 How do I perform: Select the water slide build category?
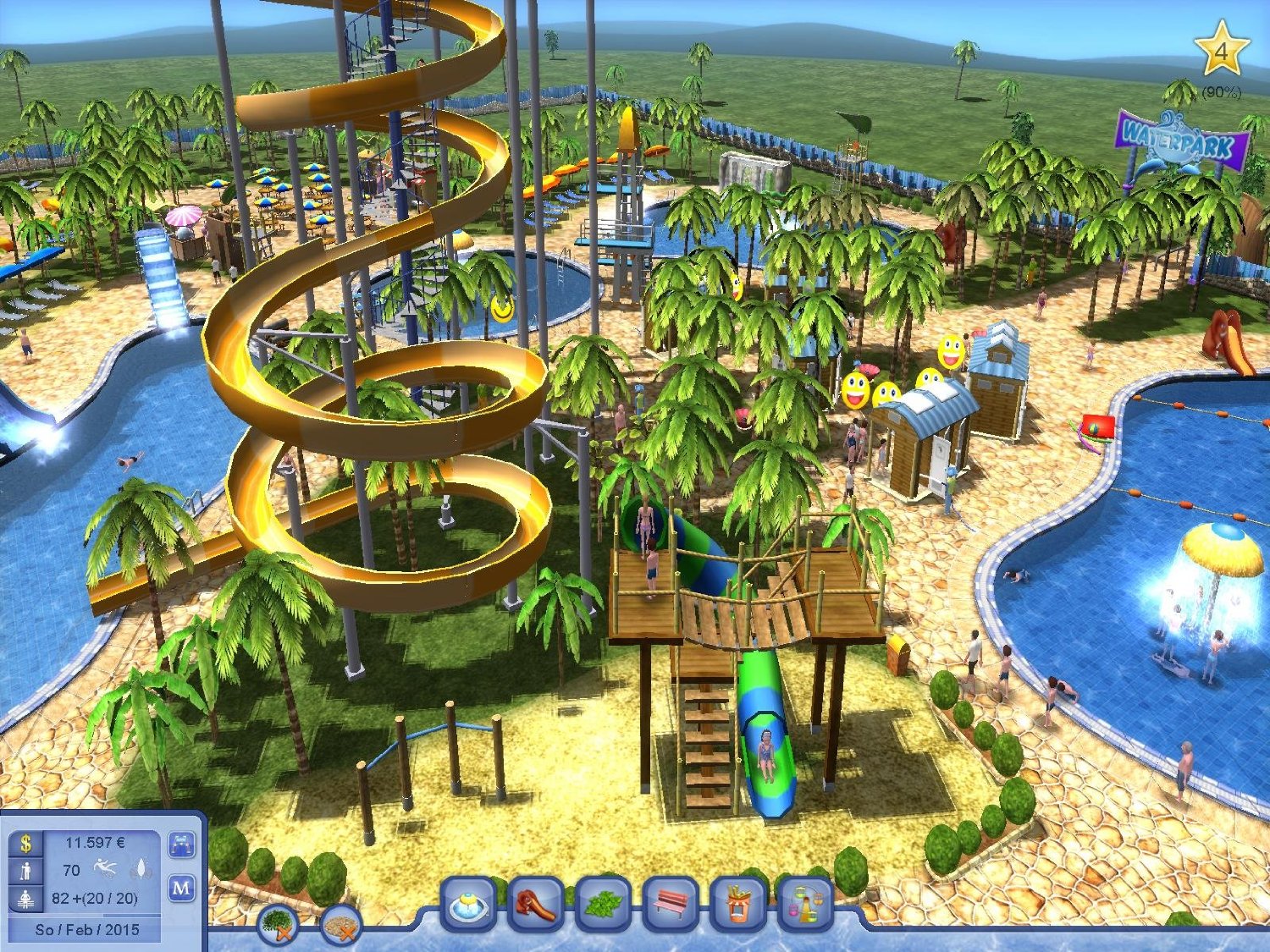click(x=535, y=905)
